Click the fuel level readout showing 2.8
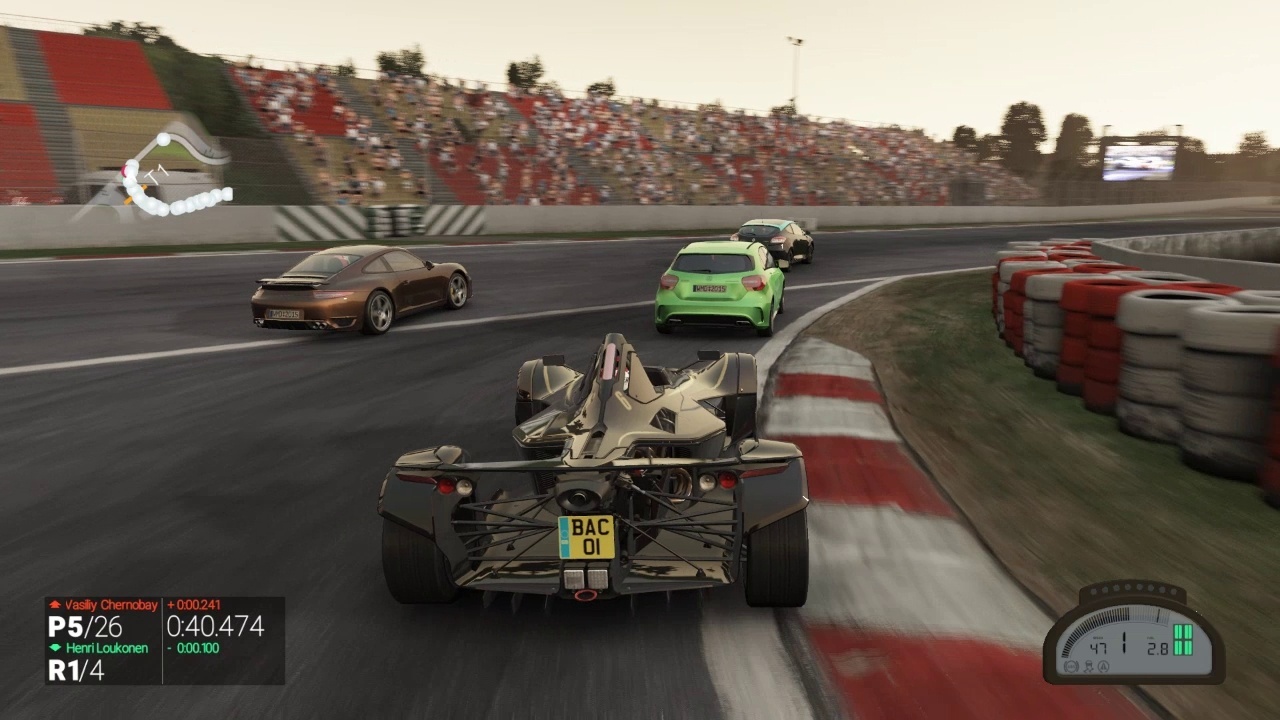This screenshot has height=720, width=1280. [x=1158, y=648]
